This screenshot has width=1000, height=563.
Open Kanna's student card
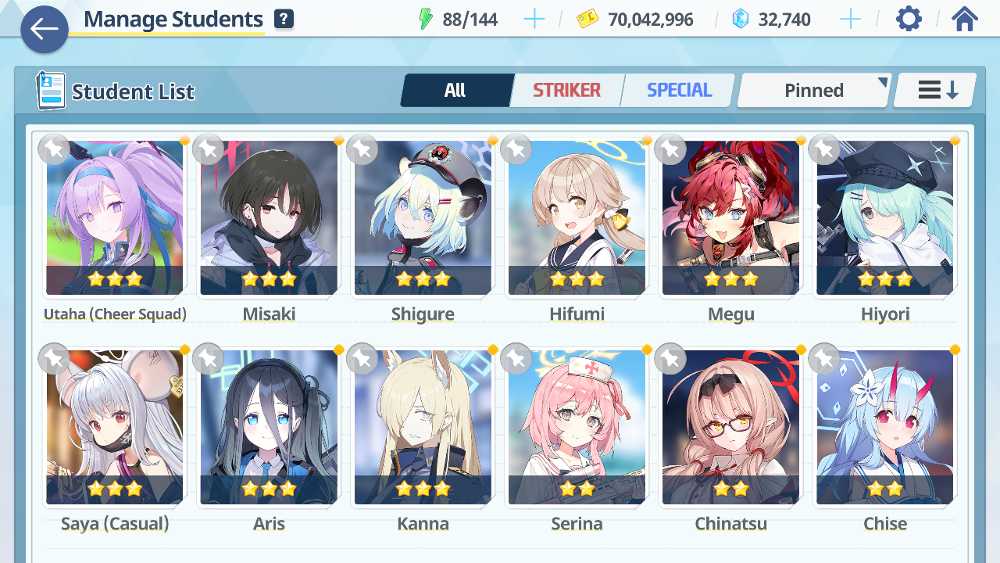(x=423, y=428)
